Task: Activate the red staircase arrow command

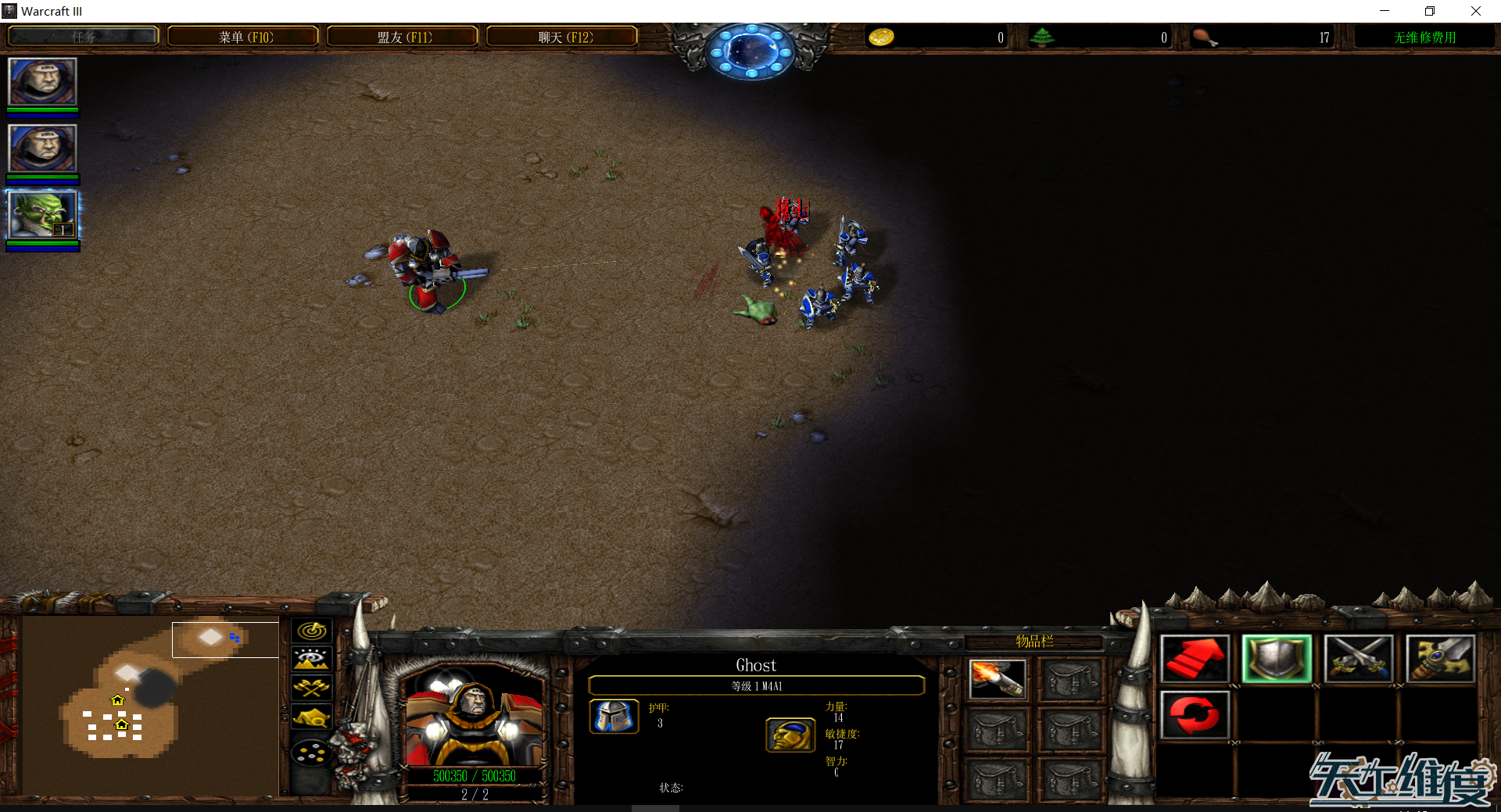Action: coord(1195,659)
